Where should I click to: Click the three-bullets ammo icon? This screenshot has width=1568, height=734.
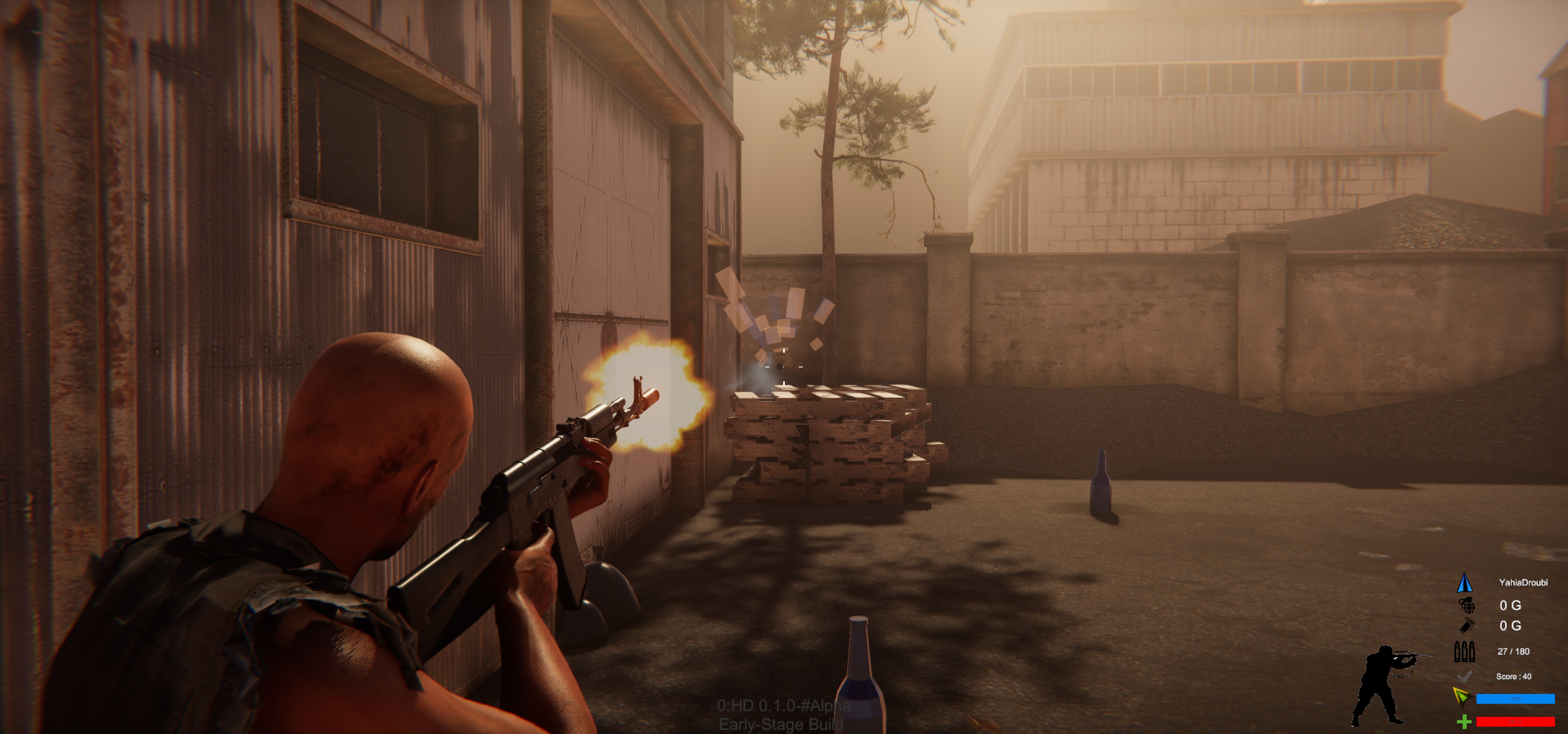1464,651
